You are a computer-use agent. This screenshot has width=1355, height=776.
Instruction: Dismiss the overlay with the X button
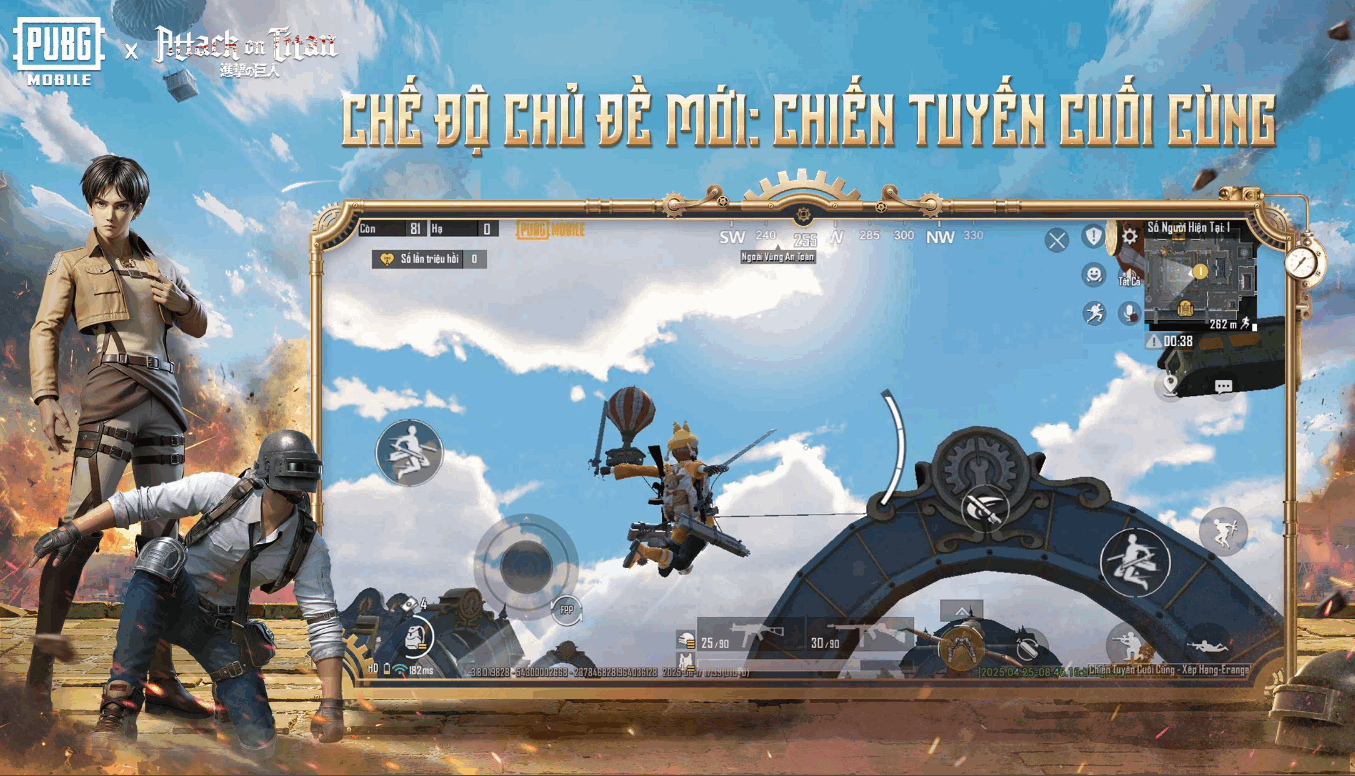(x=1057, y=238)
